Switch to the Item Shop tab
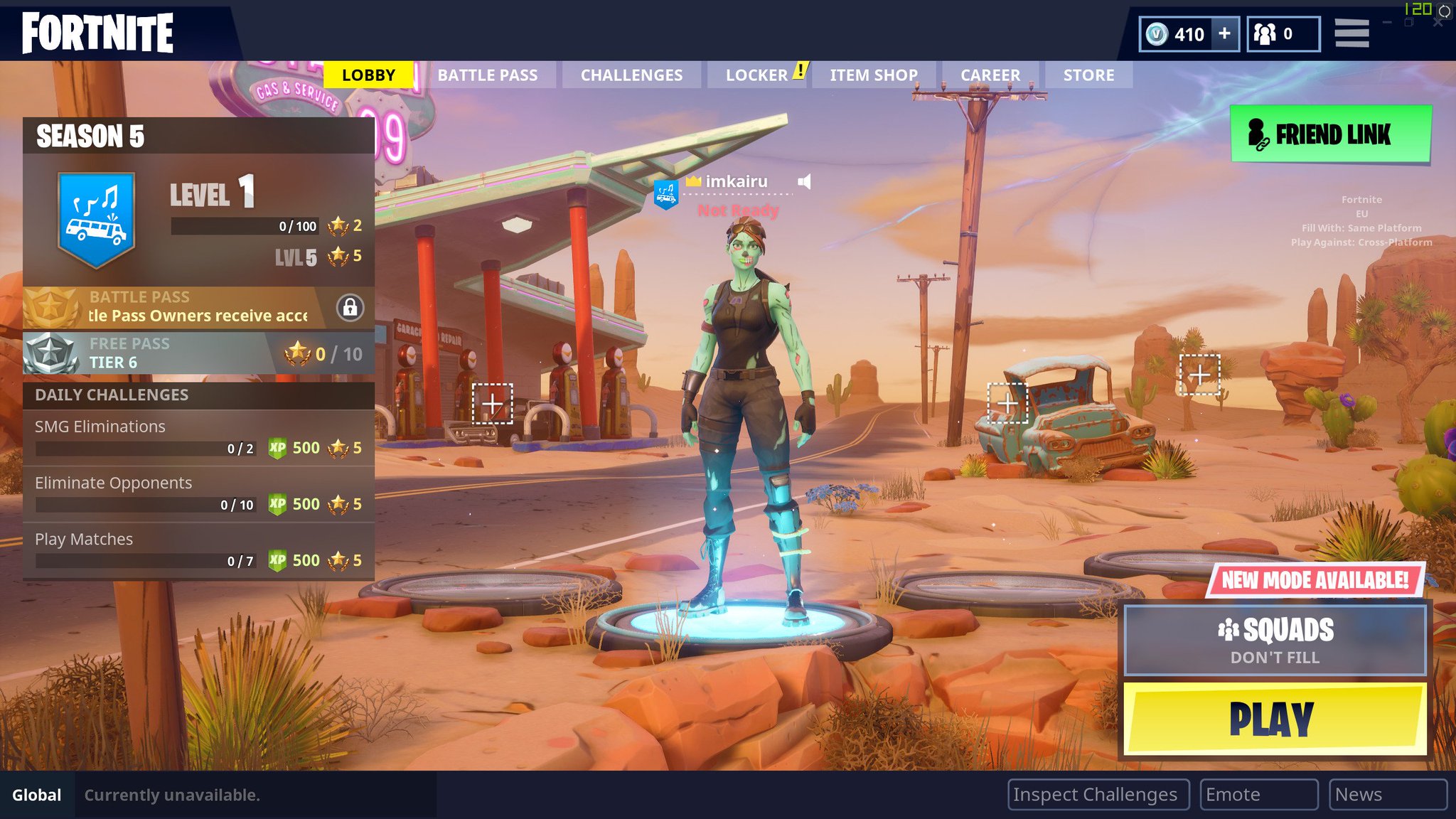1456x819 pixels. 874,75
